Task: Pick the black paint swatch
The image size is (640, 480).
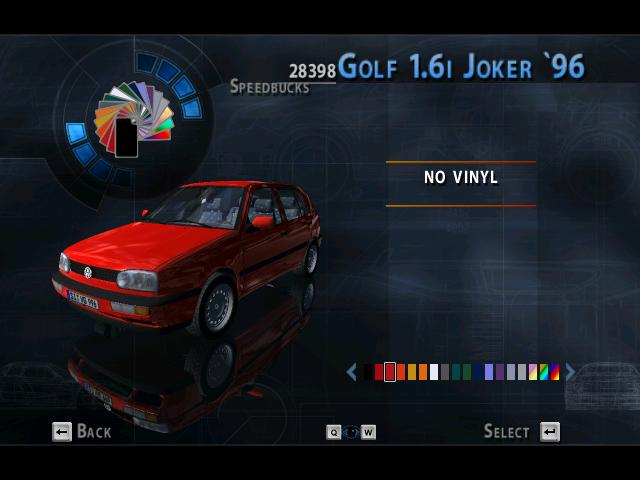Action: tap(368, 372)
